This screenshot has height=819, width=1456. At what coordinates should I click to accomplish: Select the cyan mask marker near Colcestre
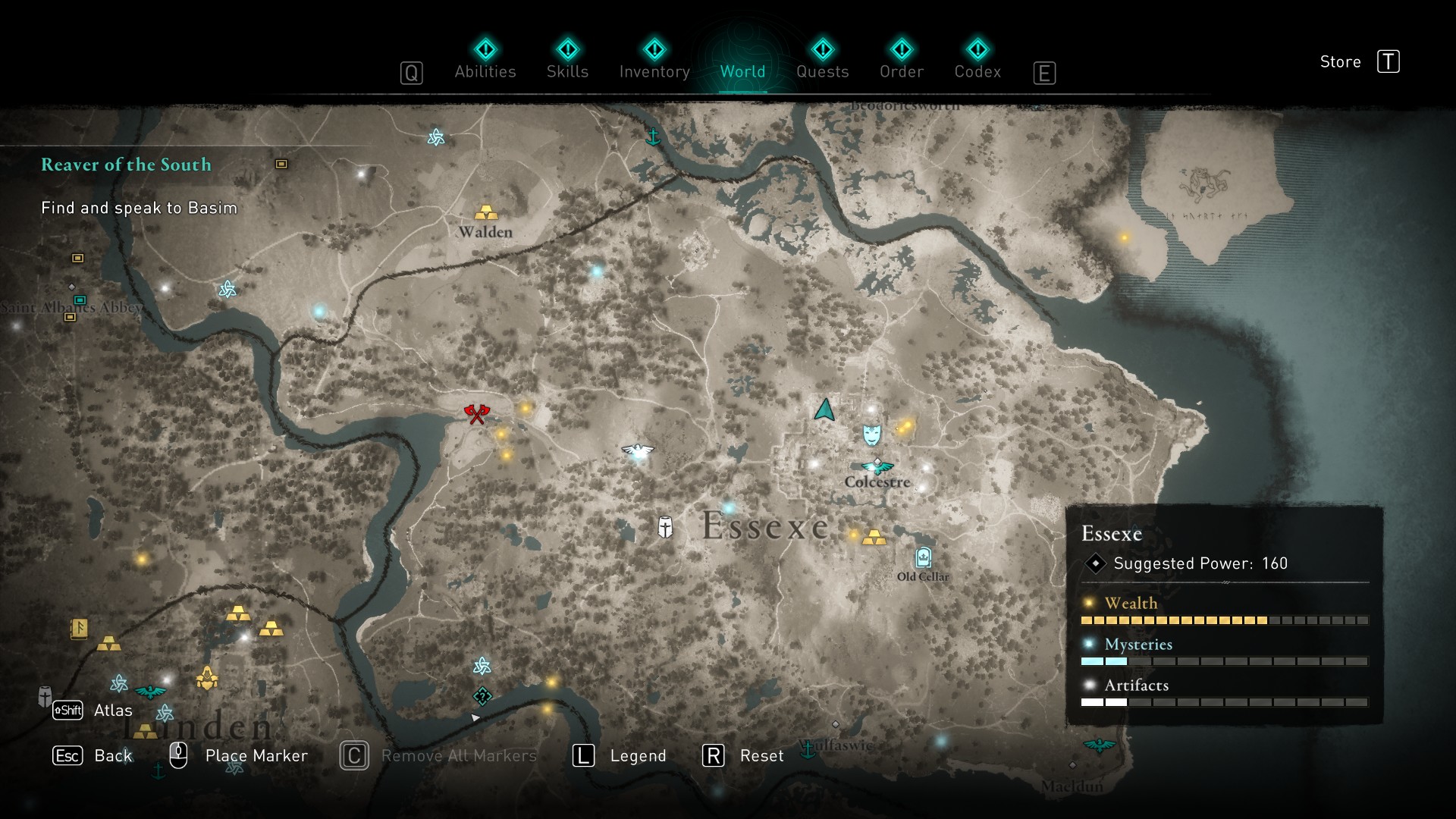(x=872, y=435)
